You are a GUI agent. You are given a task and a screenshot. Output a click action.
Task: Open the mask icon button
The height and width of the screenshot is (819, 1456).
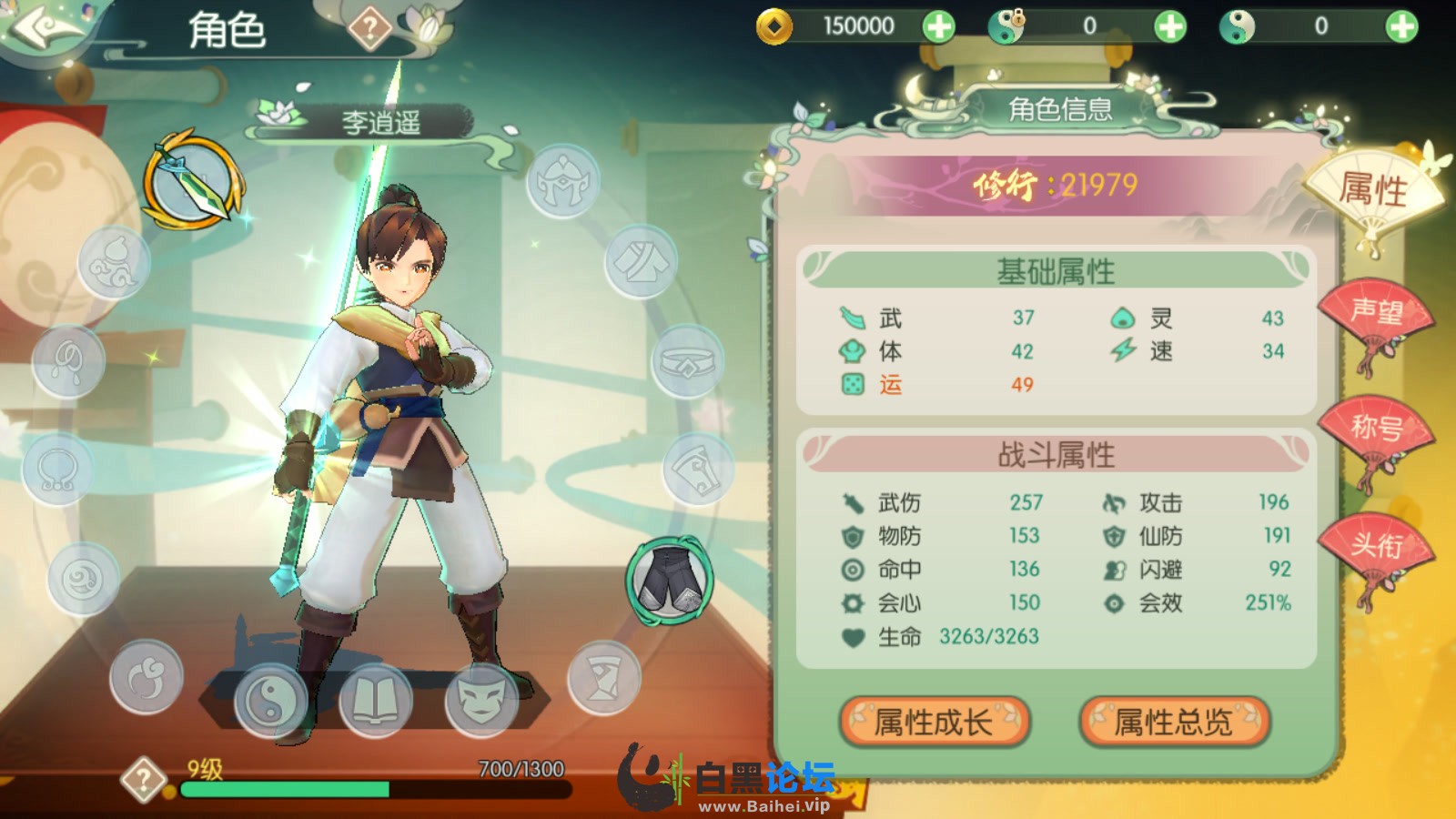click(481, 700)
